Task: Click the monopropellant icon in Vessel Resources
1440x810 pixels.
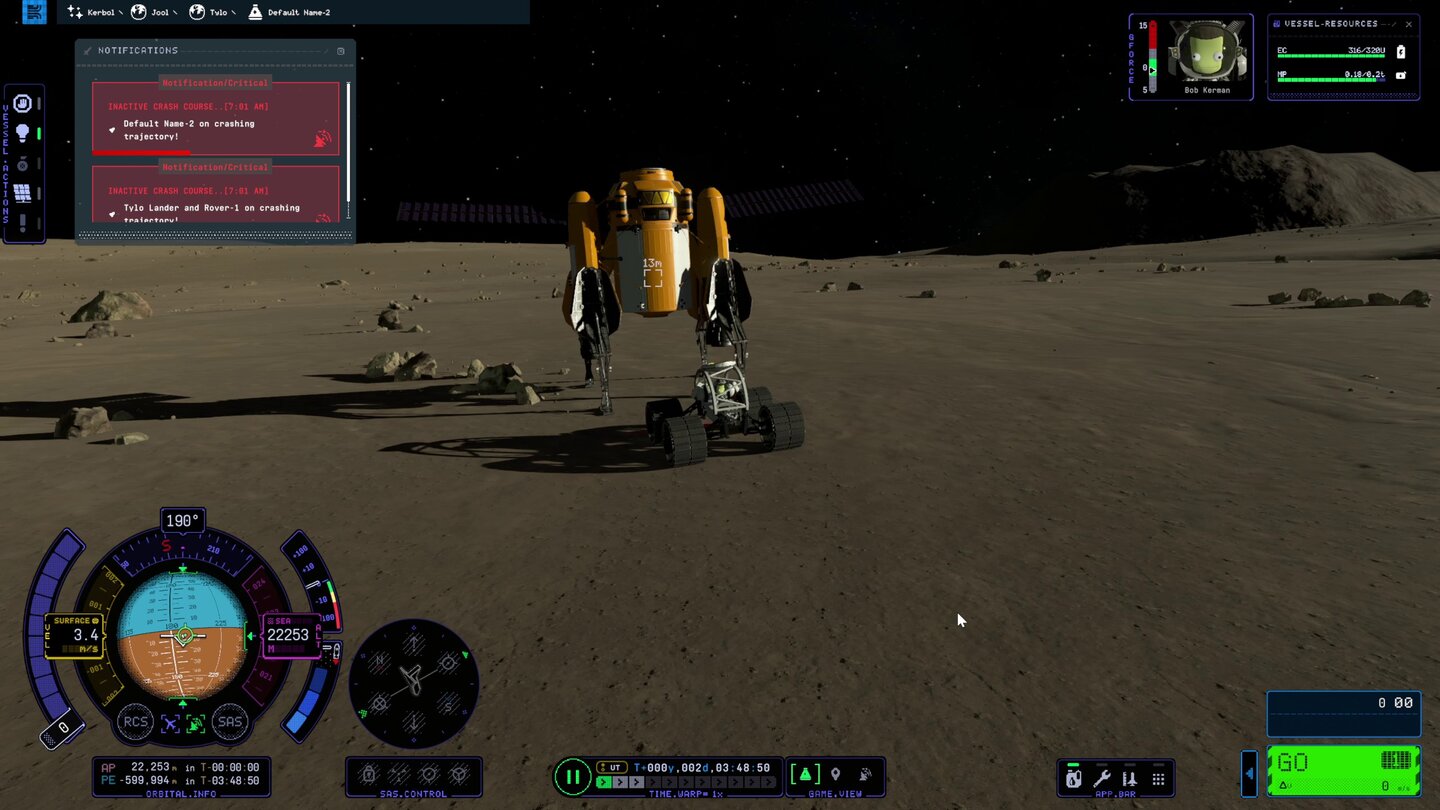Action: pos(1401,75)
